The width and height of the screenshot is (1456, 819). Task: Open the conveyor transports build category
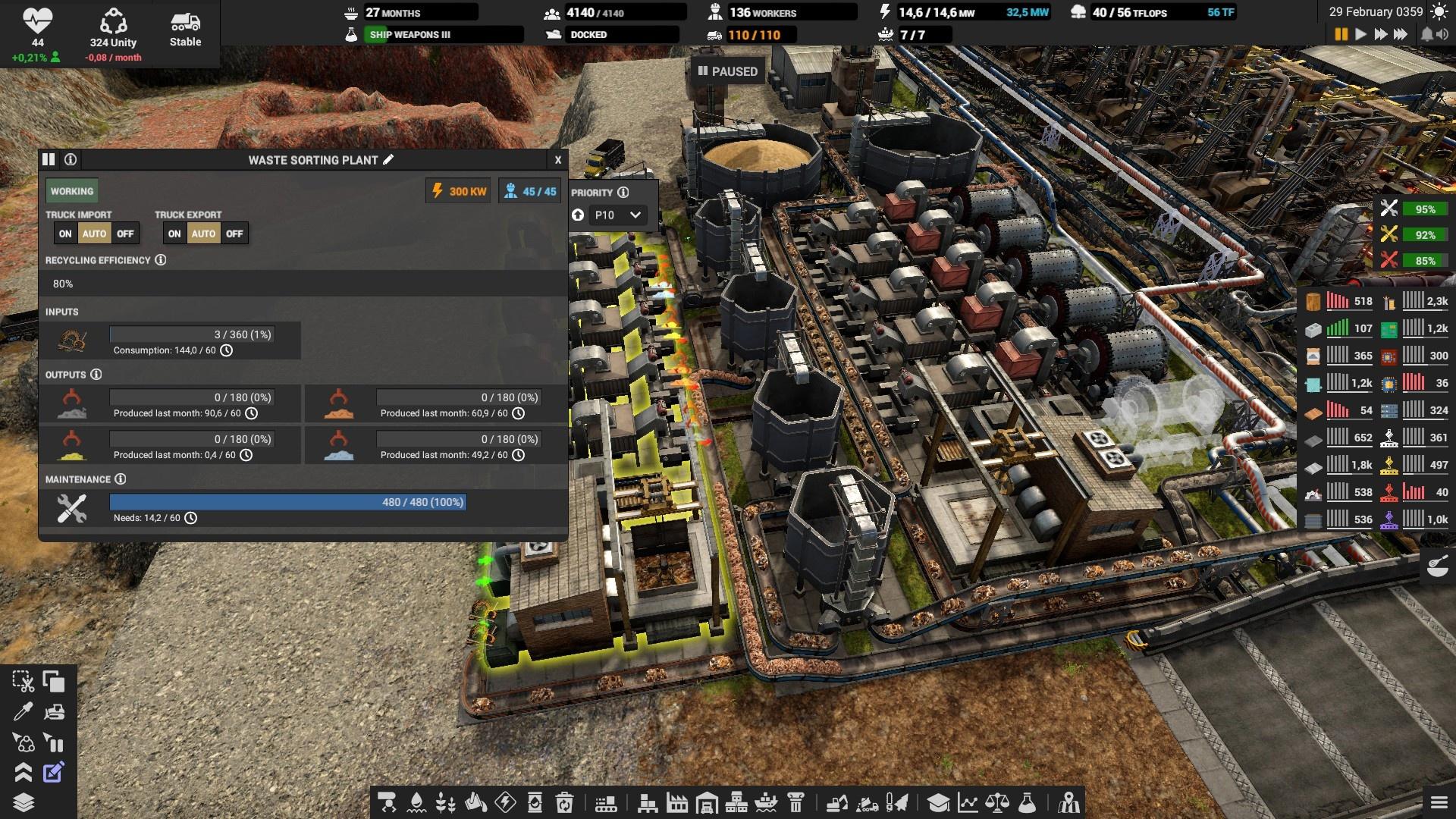click(605, 802)
